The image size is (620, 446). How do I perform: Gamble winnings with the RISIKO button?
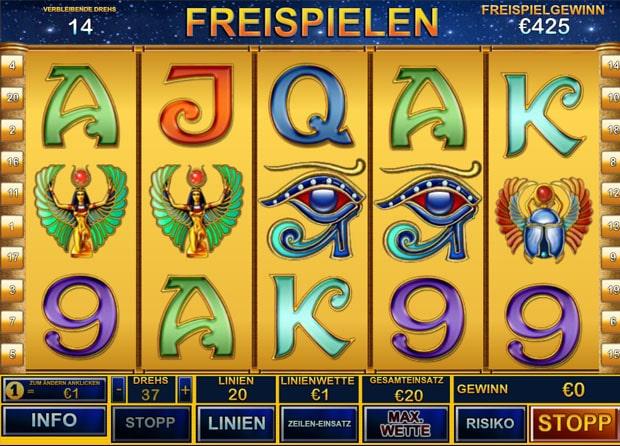point(489,422)
